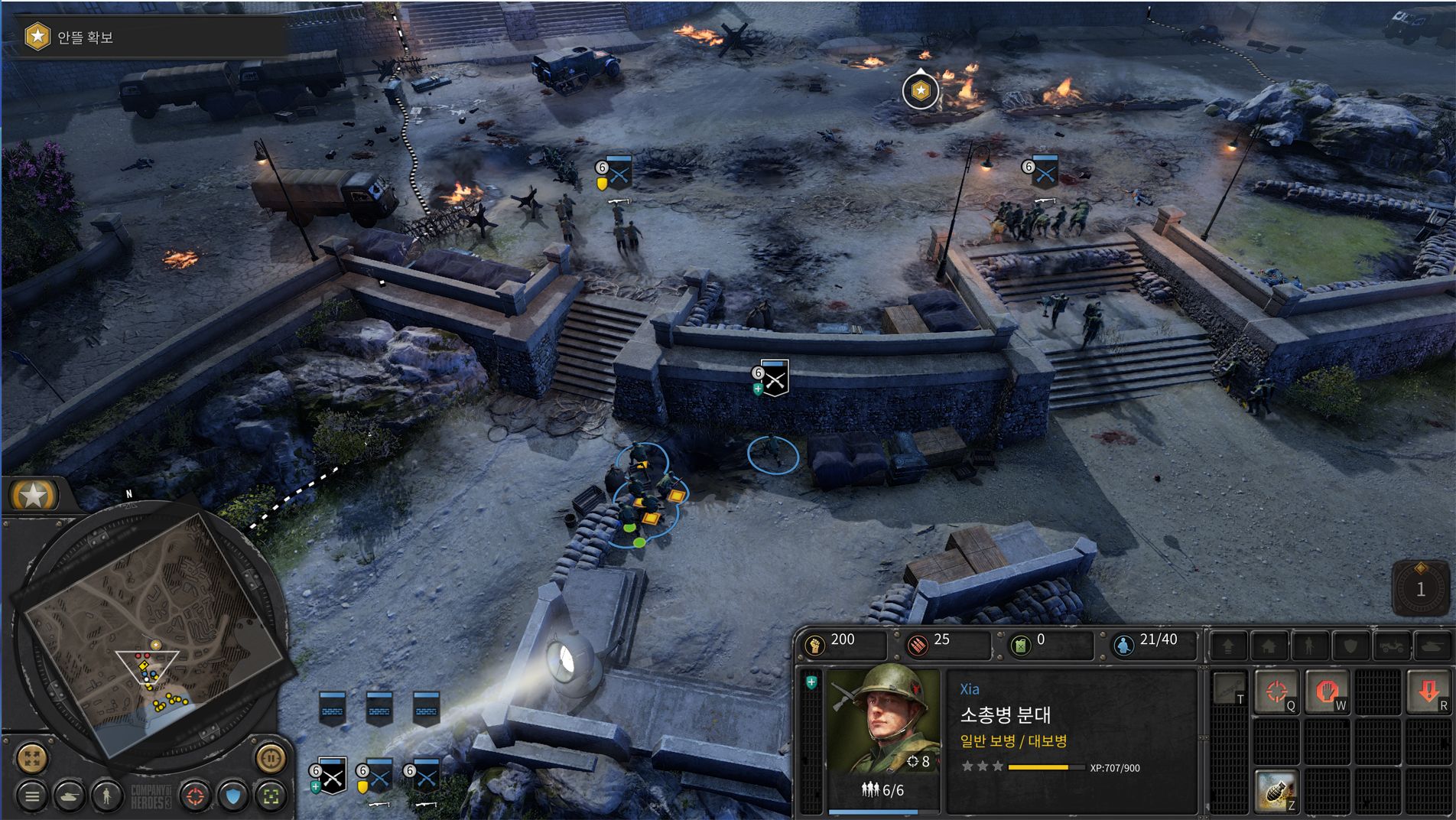Use the grenade ability
The height and width of the screenshot is (820, 1456).
click(1276, 792)
